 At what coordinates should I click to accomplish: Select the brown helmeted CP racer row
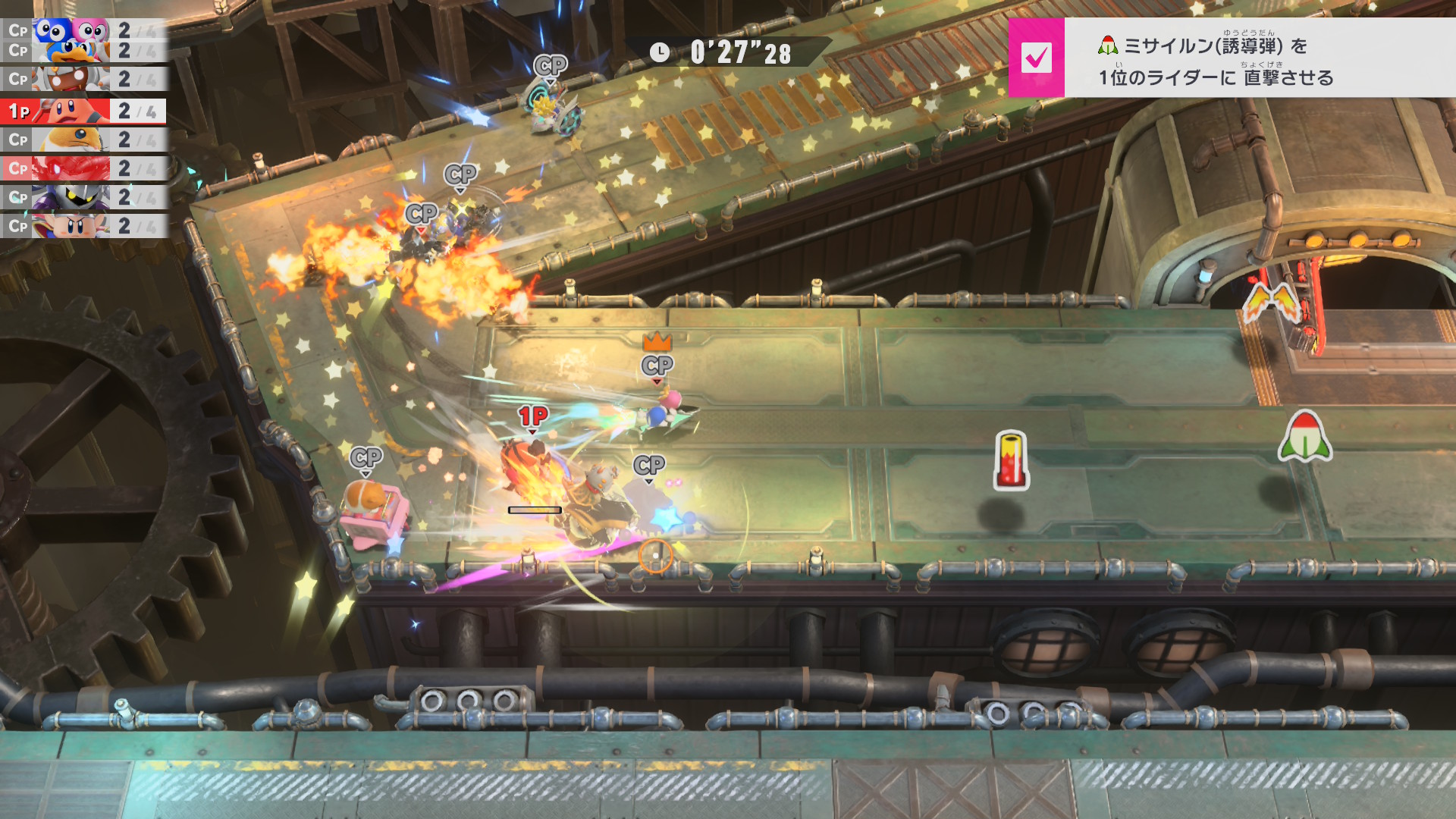pos(82,79)
